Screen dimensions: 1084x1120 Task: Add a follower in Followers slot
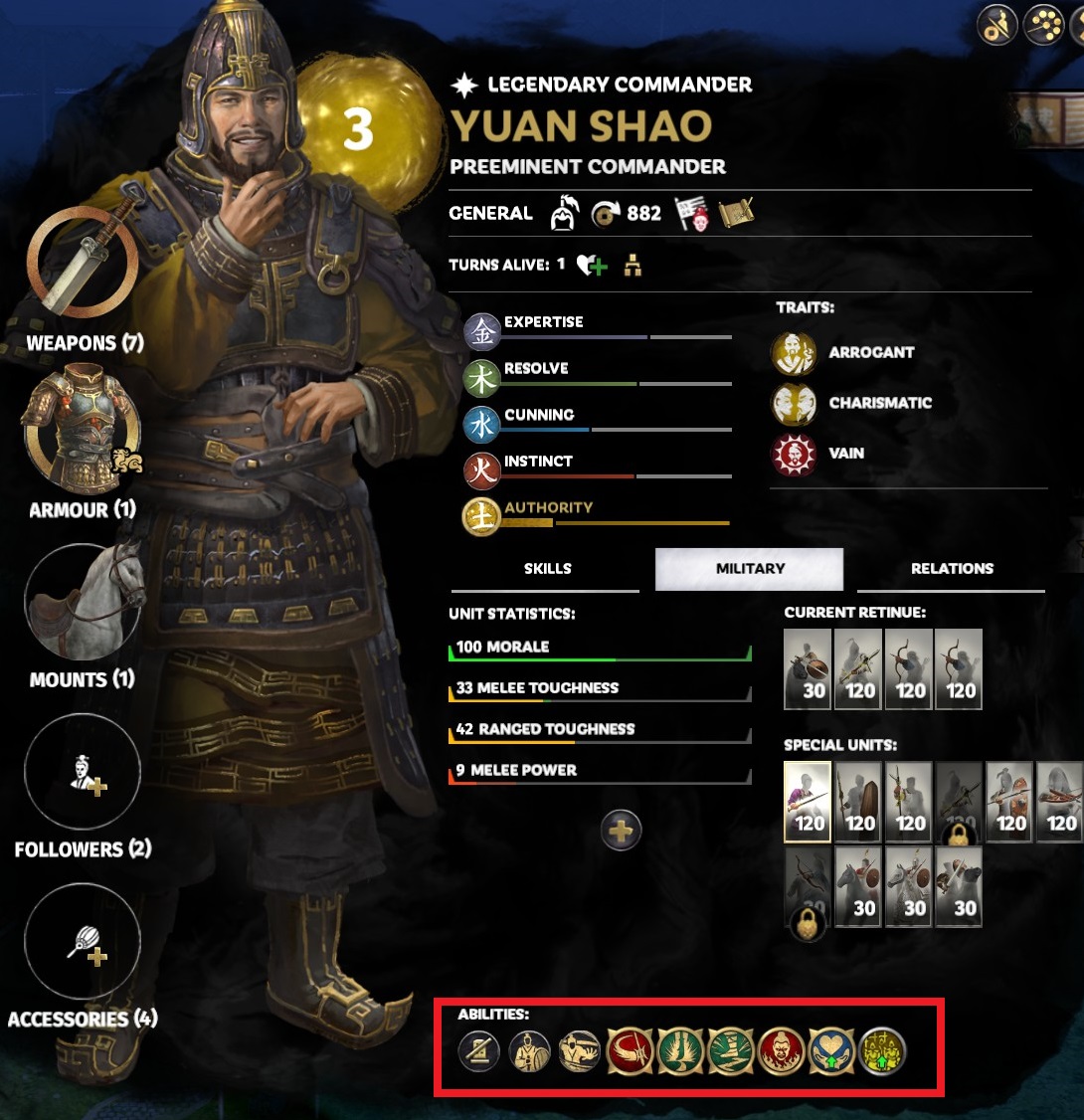(83, 774)
